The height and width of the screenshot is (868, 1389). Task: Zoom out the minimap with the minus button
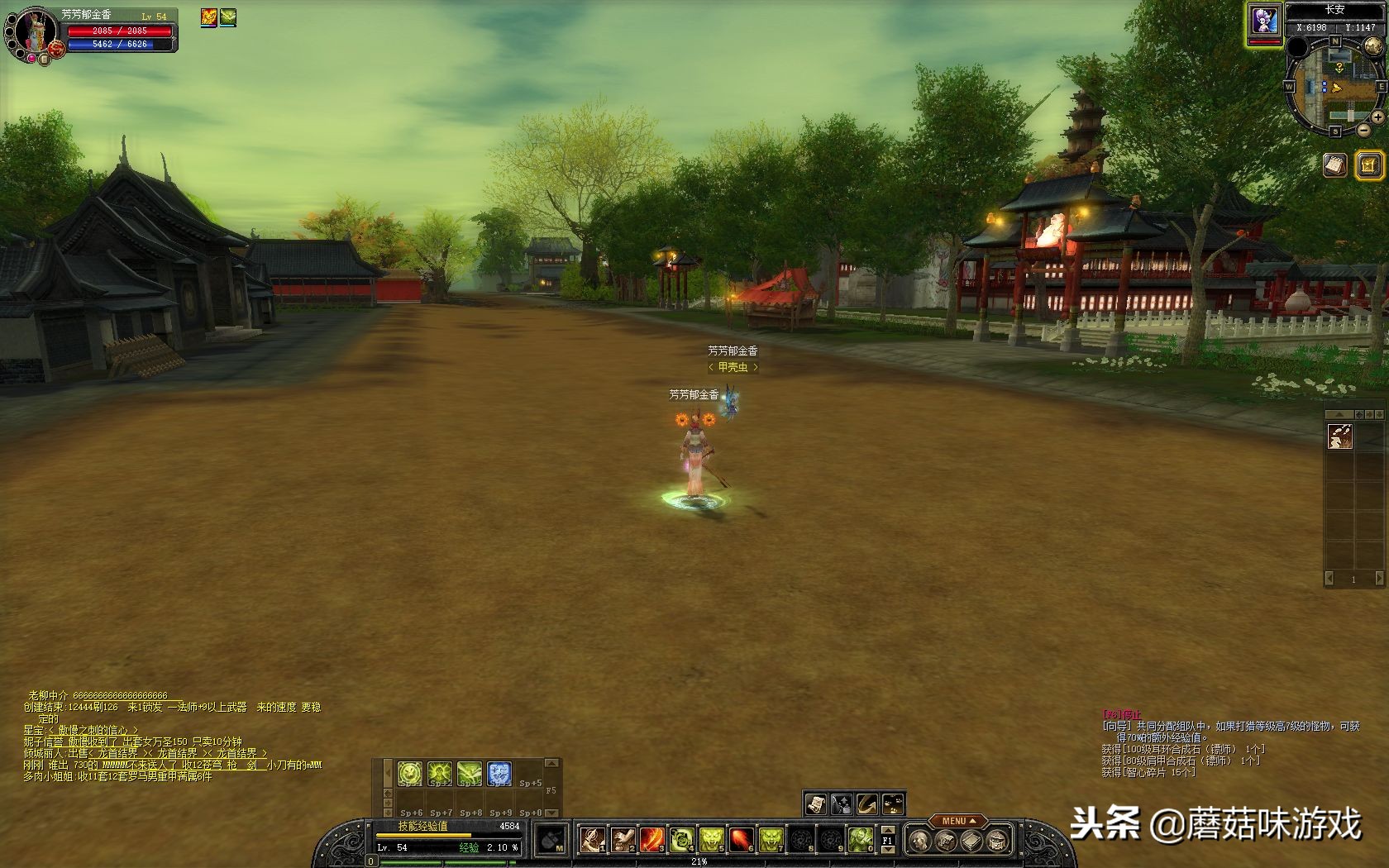tap(1363, 130)
